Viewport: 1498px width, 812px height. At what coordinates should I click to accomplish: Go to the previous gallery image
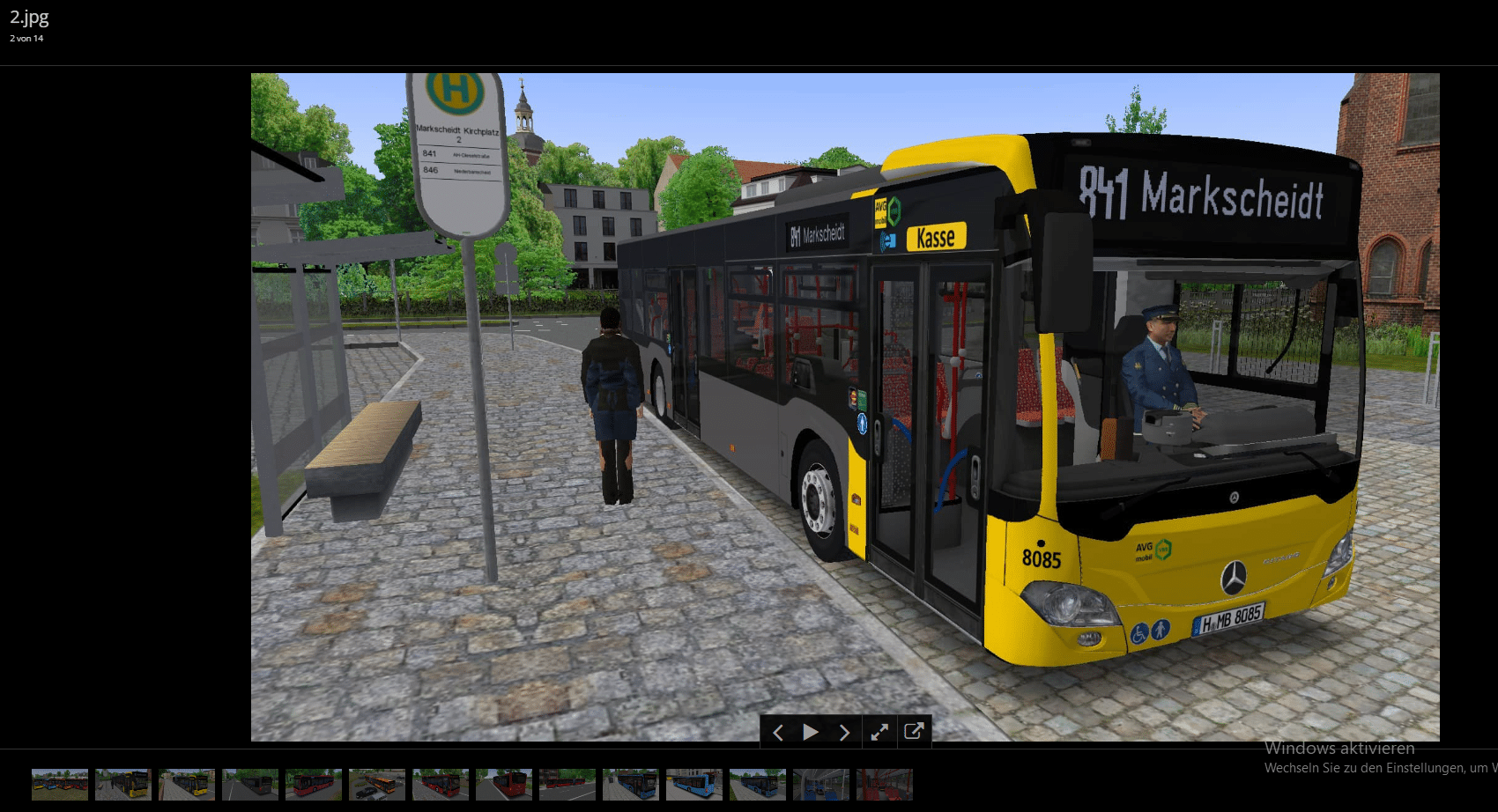click(x=778, y=732)
